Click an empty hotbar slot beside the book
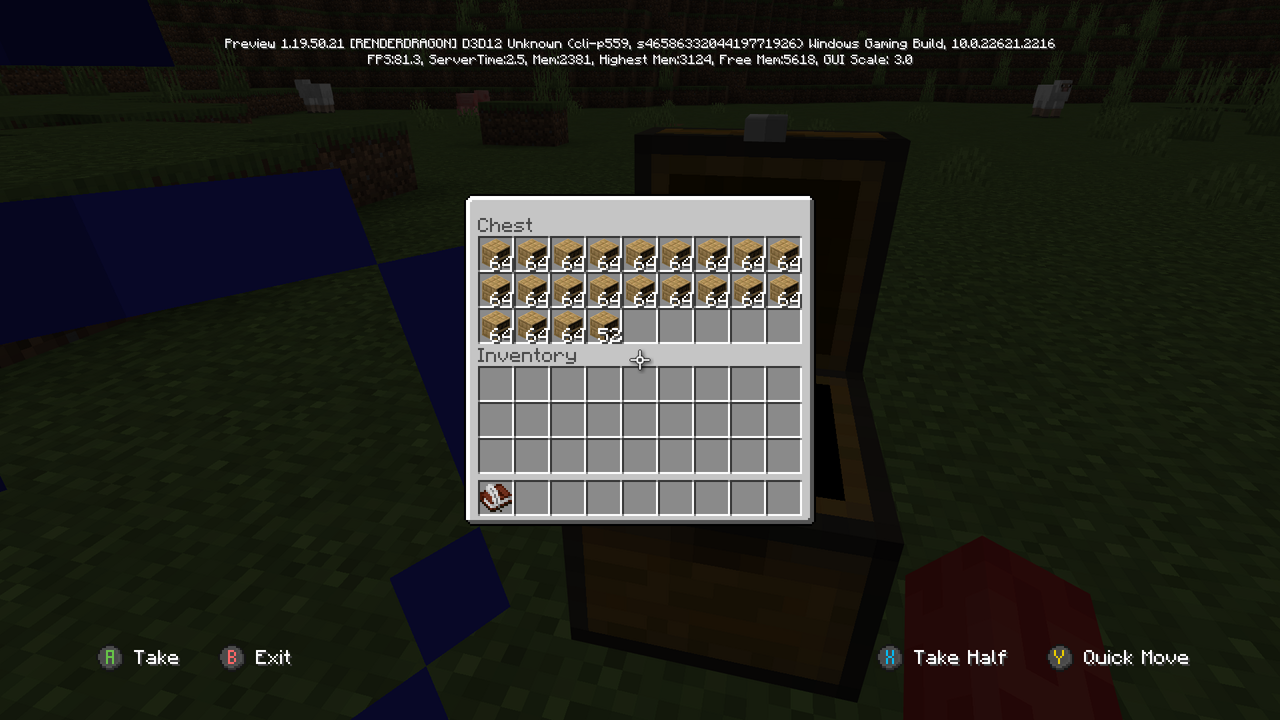Image resolution: width=1280 pixels, height=720 pixels. pos(531,497)
